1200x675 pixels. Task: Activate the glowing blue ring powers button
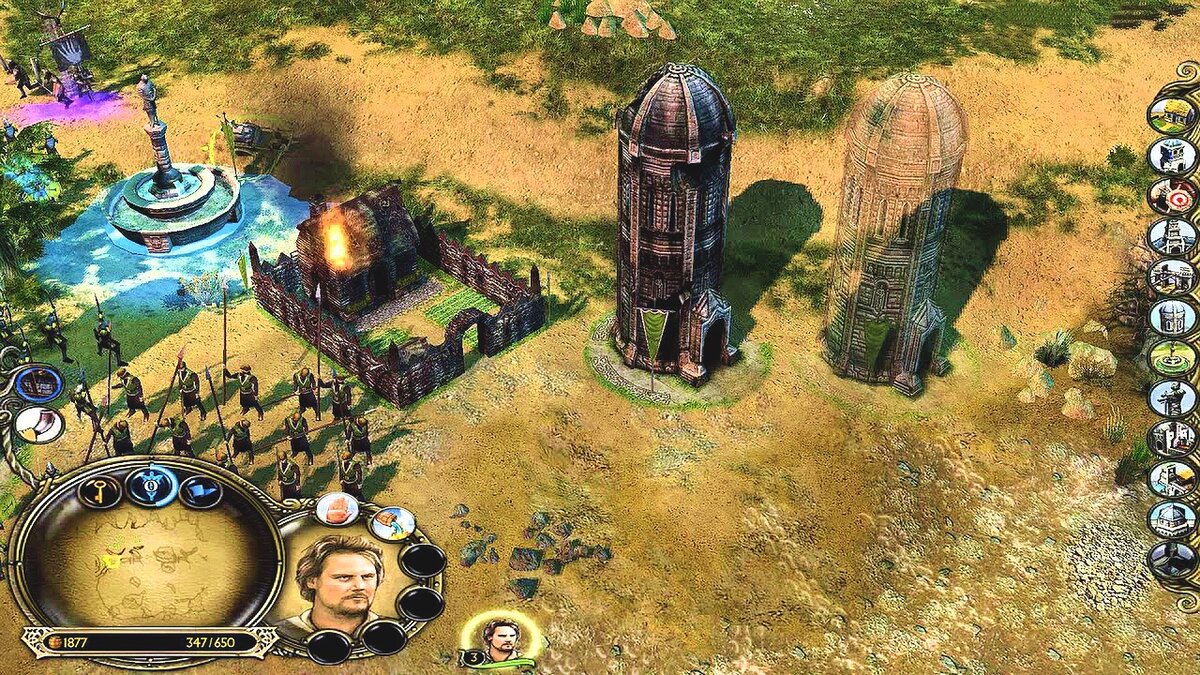(x=152, y=487)
